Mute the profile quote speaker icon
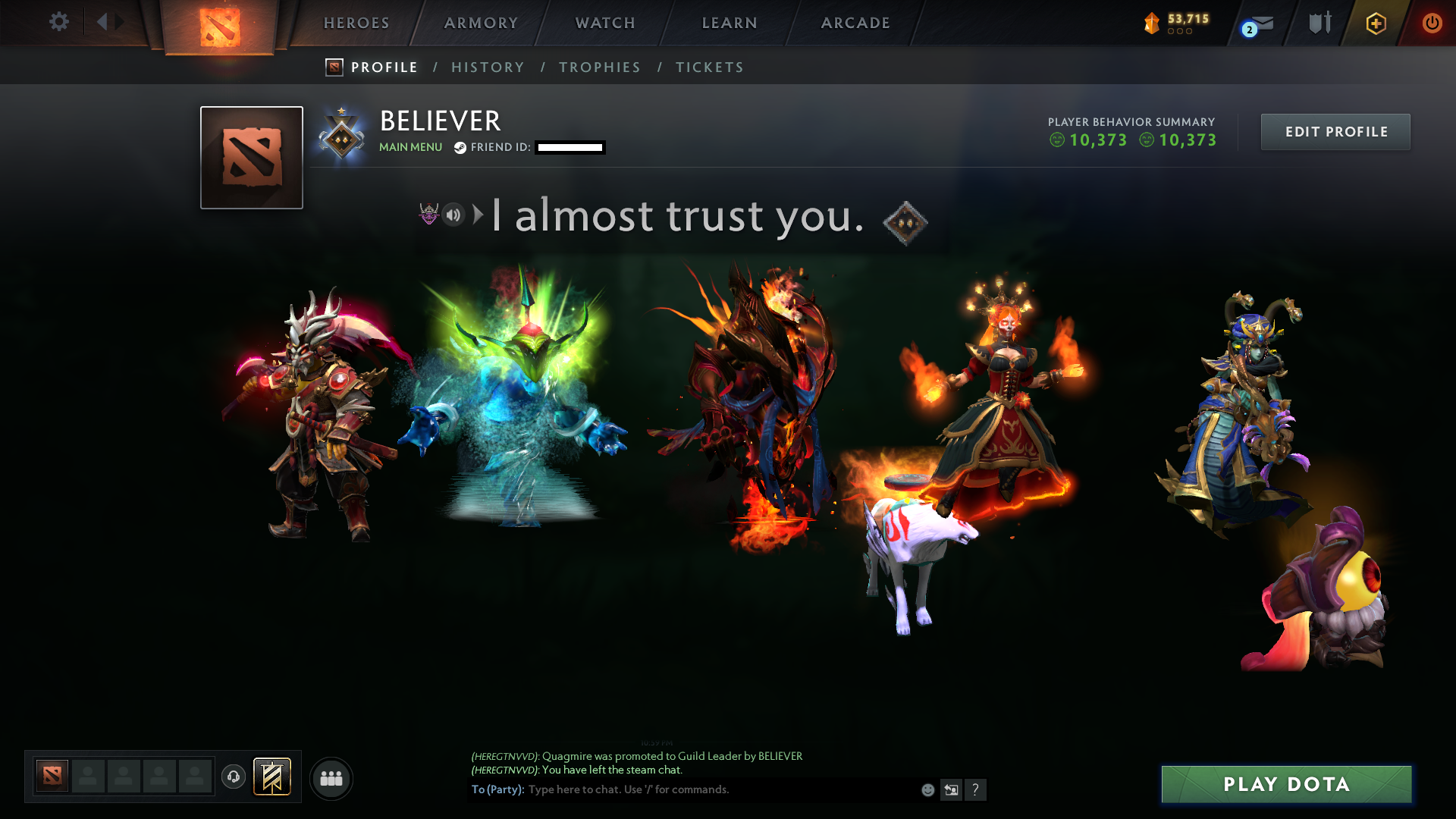Viewport: 1456px width, 819px height. 453,215
